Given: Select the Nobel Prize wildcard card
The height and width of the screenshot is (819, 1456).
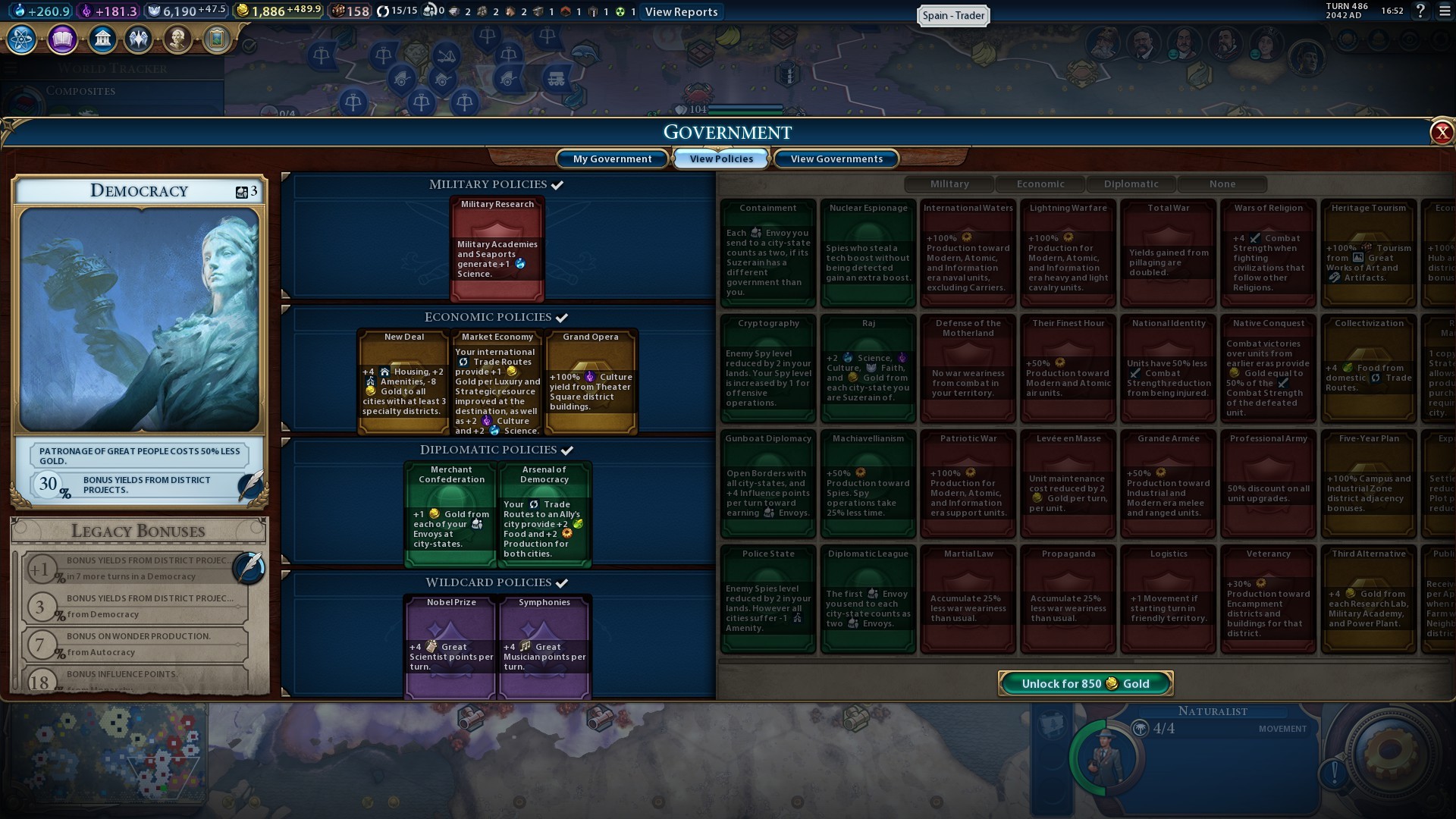Looking at the screenshot, I should click(x=451, y=646).
